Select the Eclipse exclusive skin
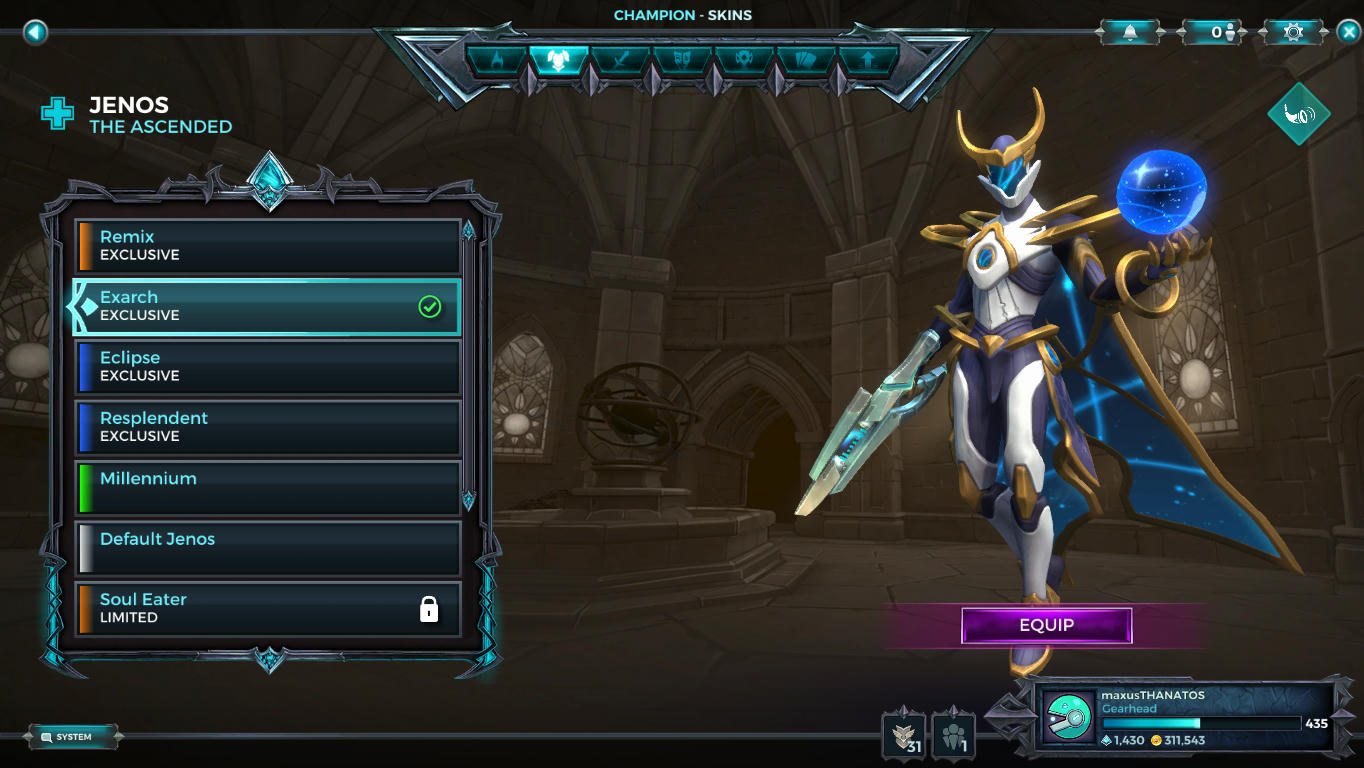The width and height of the screenshot is (1364, 768). (267, 366)
